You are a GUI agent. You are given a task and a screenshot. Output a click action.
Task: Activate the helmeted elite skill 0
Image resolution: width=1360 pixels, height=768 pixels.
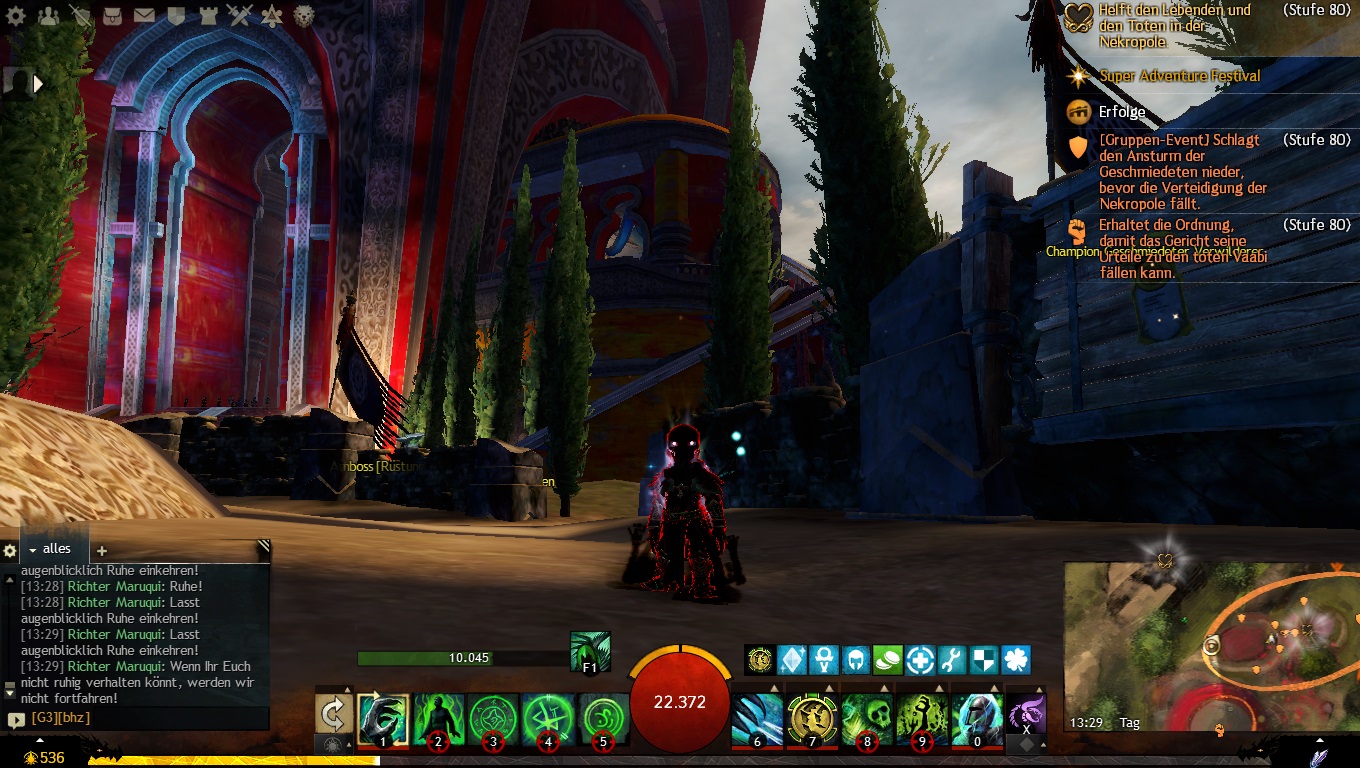click(x=977, y=720)
